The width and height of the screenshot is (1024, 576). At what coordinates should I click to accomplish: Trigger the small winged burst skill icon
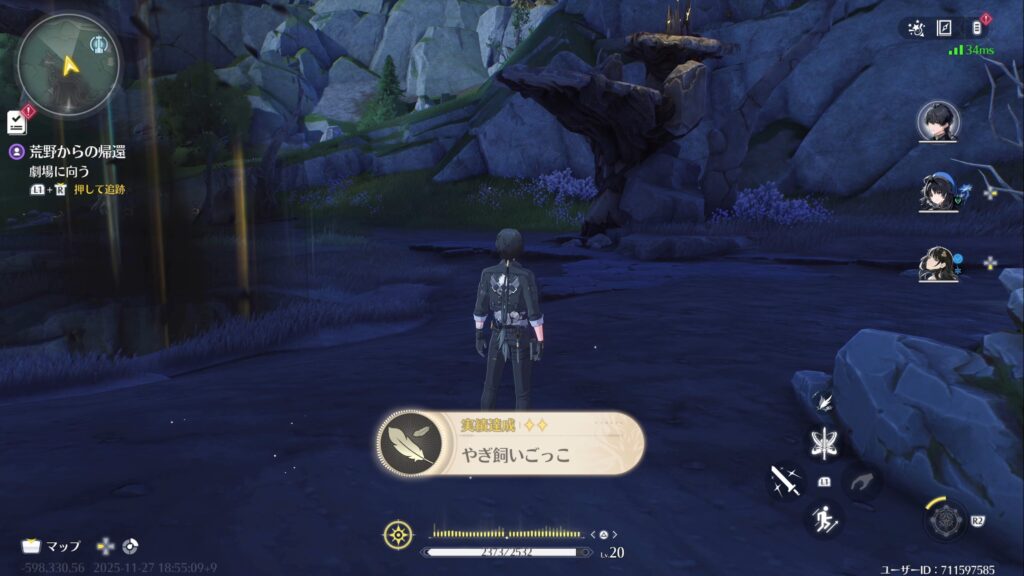825,401
